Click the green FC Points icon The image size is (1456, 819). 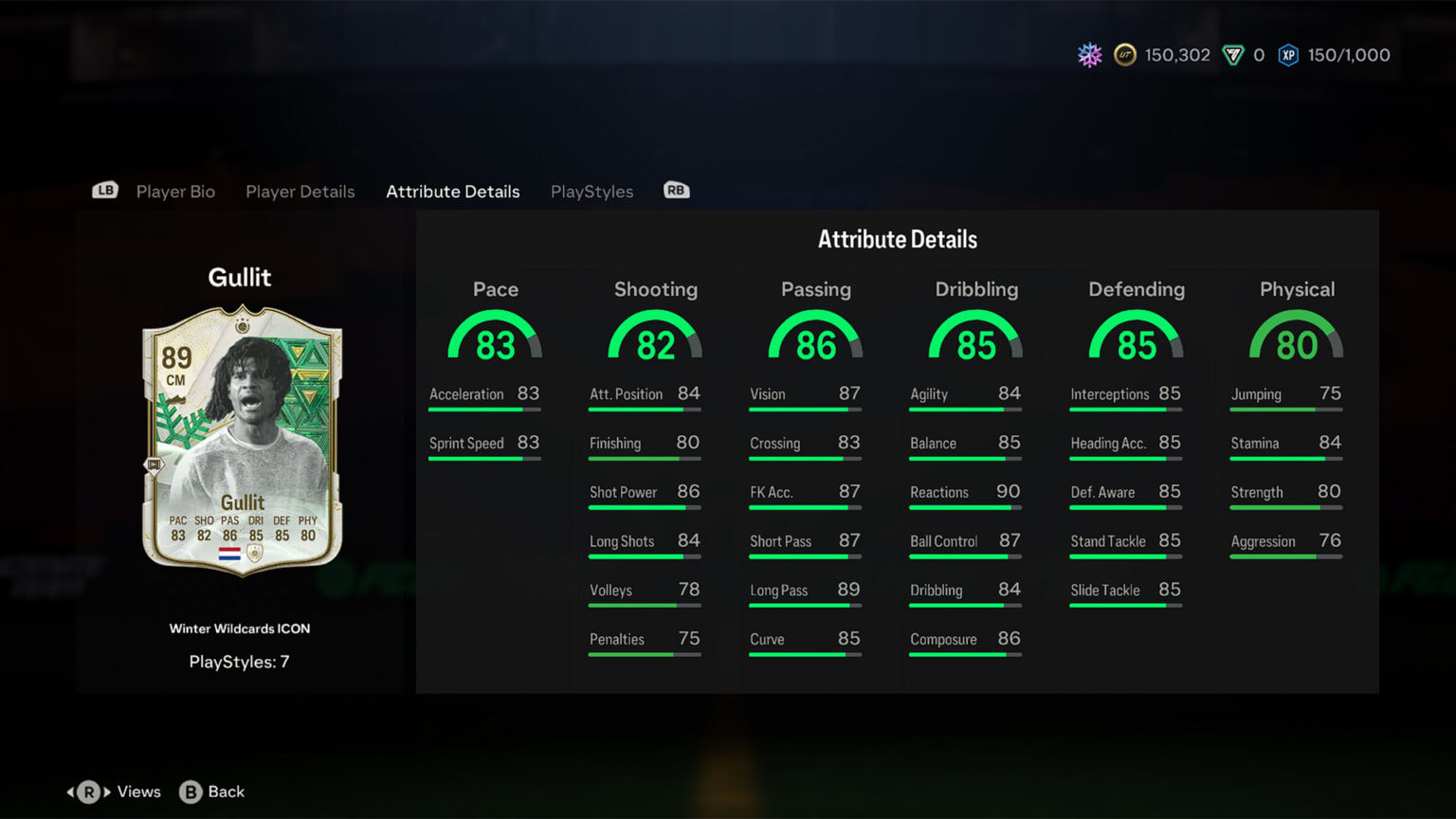point(1233,55)
